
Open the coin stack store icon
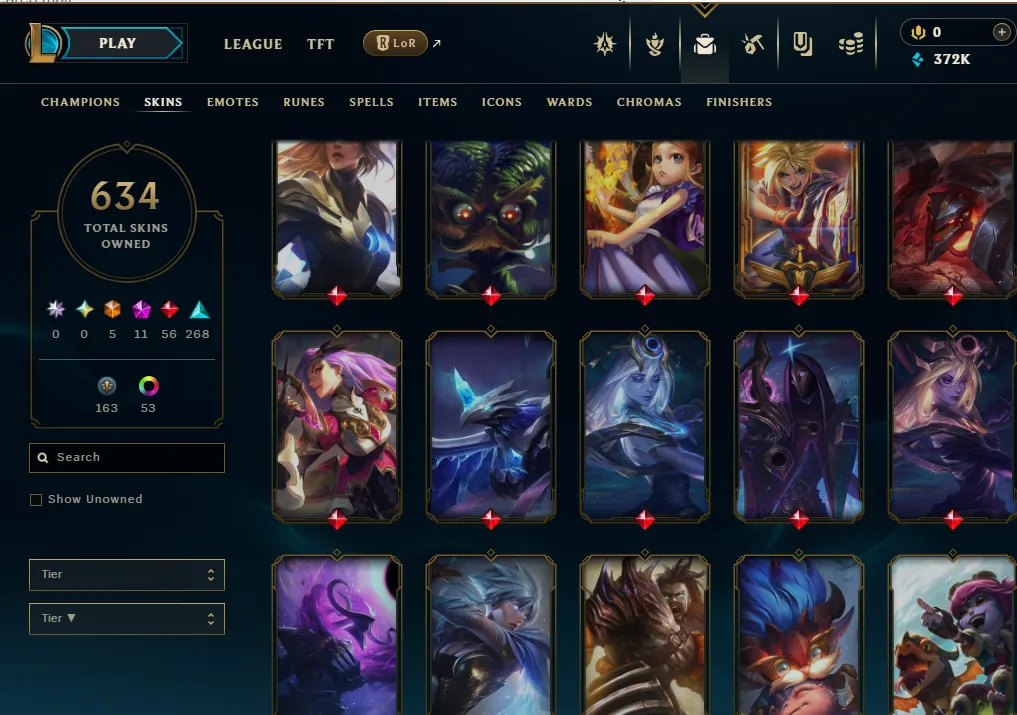(x=851, y=45)
